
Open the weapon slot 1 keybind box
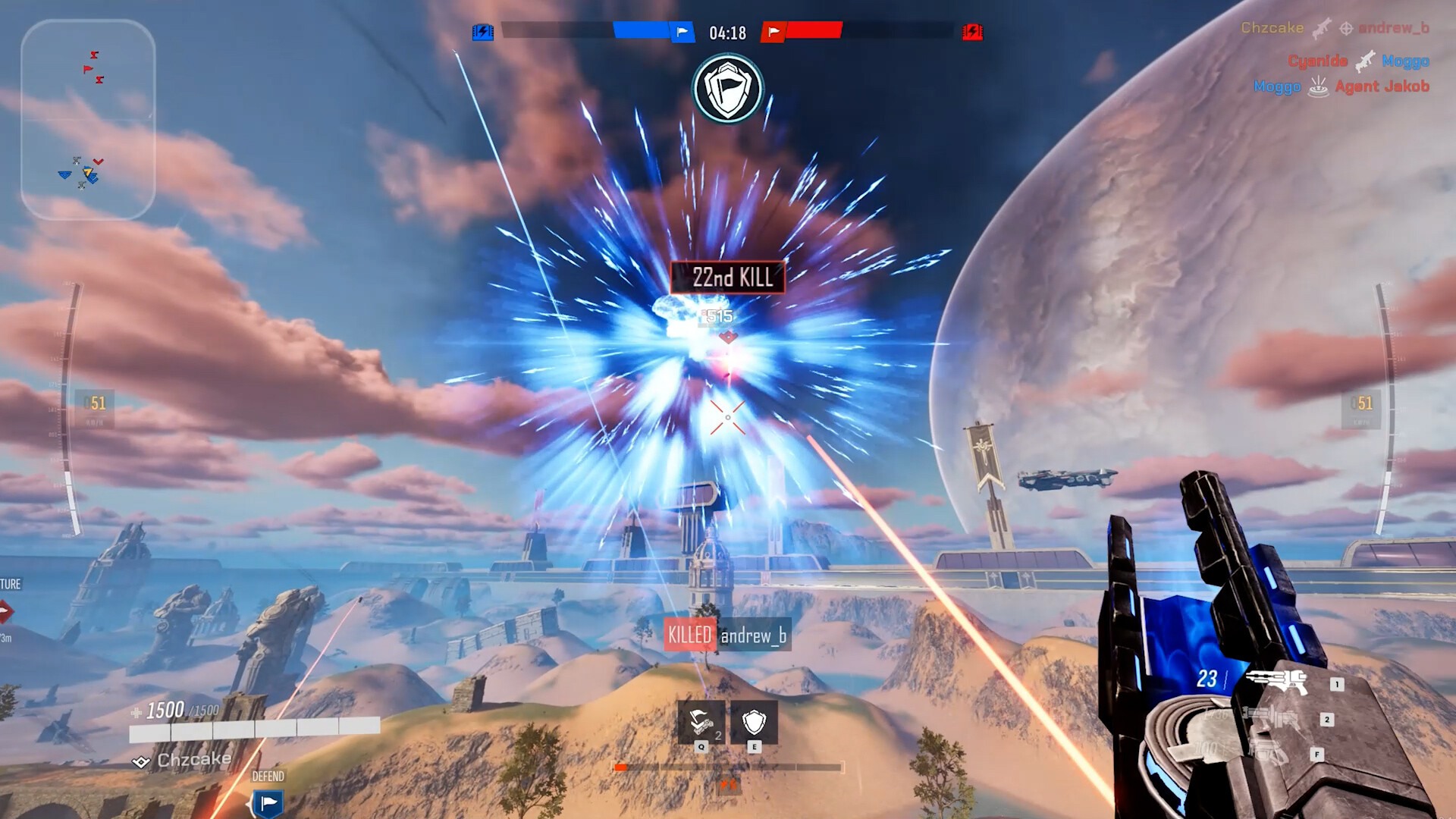(x=1337, y=683)
